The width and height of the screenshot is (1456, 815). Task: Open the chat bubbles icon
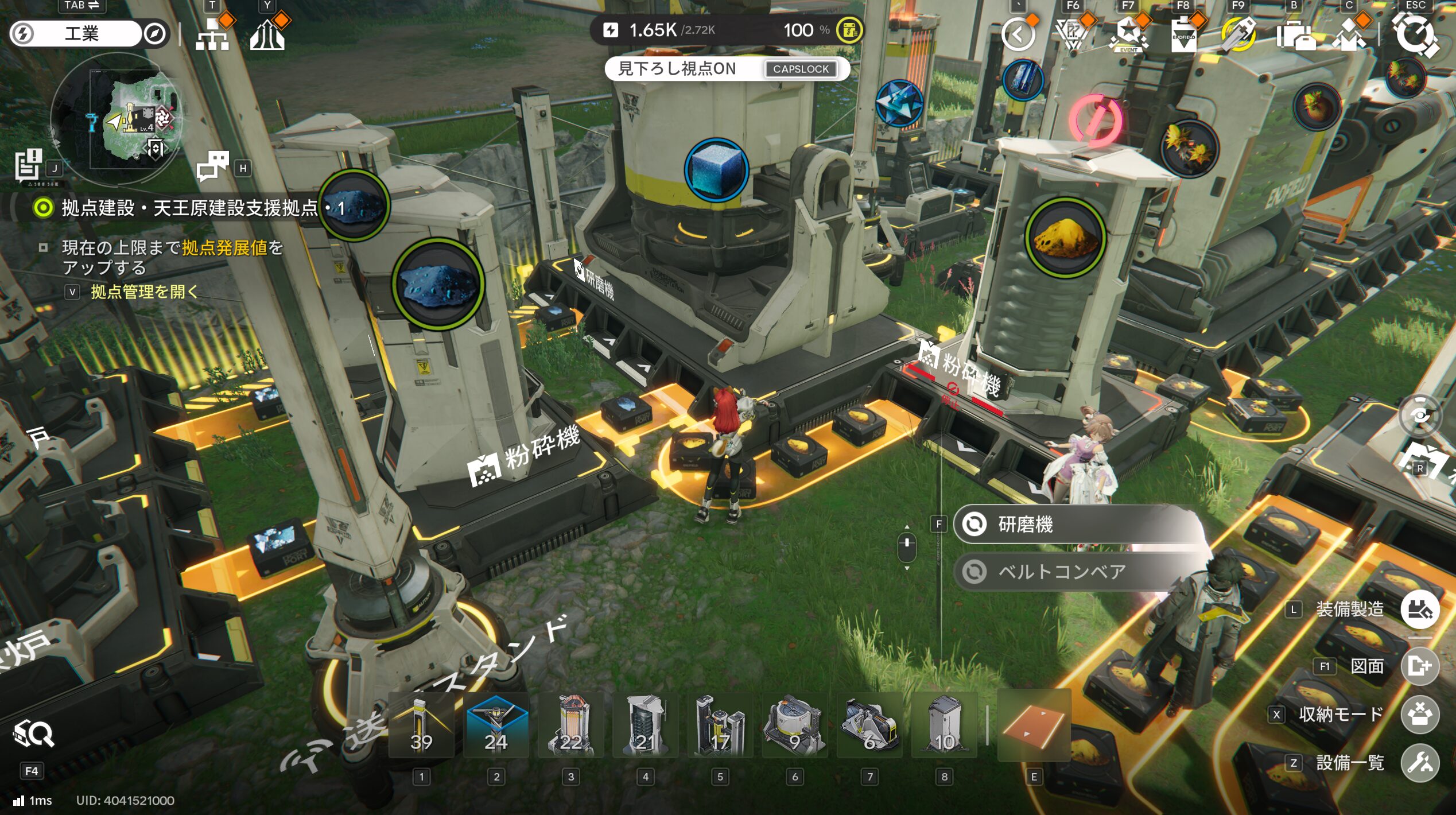212,167
